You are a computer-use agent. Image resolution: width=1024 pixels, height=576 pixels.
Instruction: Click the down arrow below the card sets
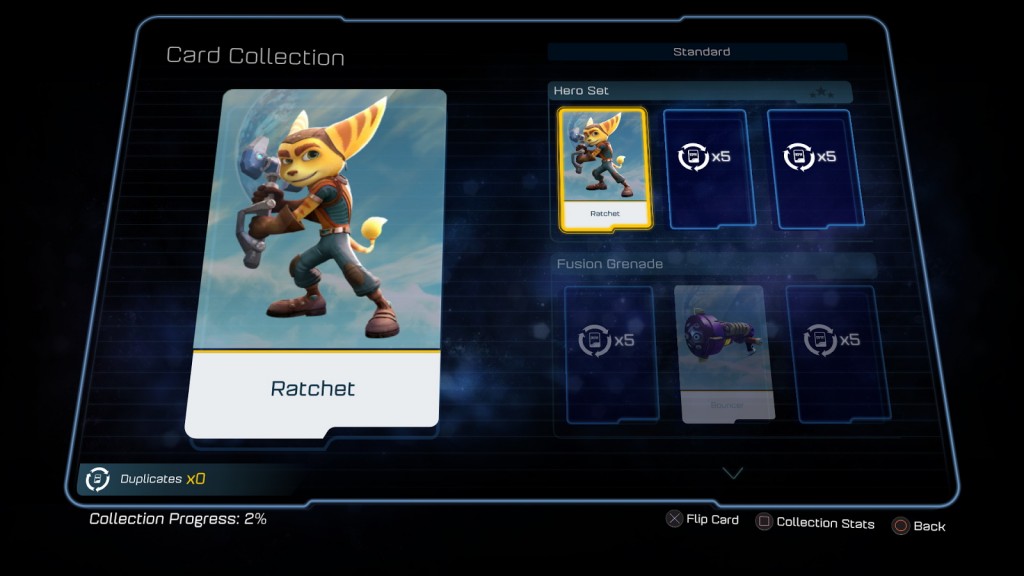coord(733,472)
